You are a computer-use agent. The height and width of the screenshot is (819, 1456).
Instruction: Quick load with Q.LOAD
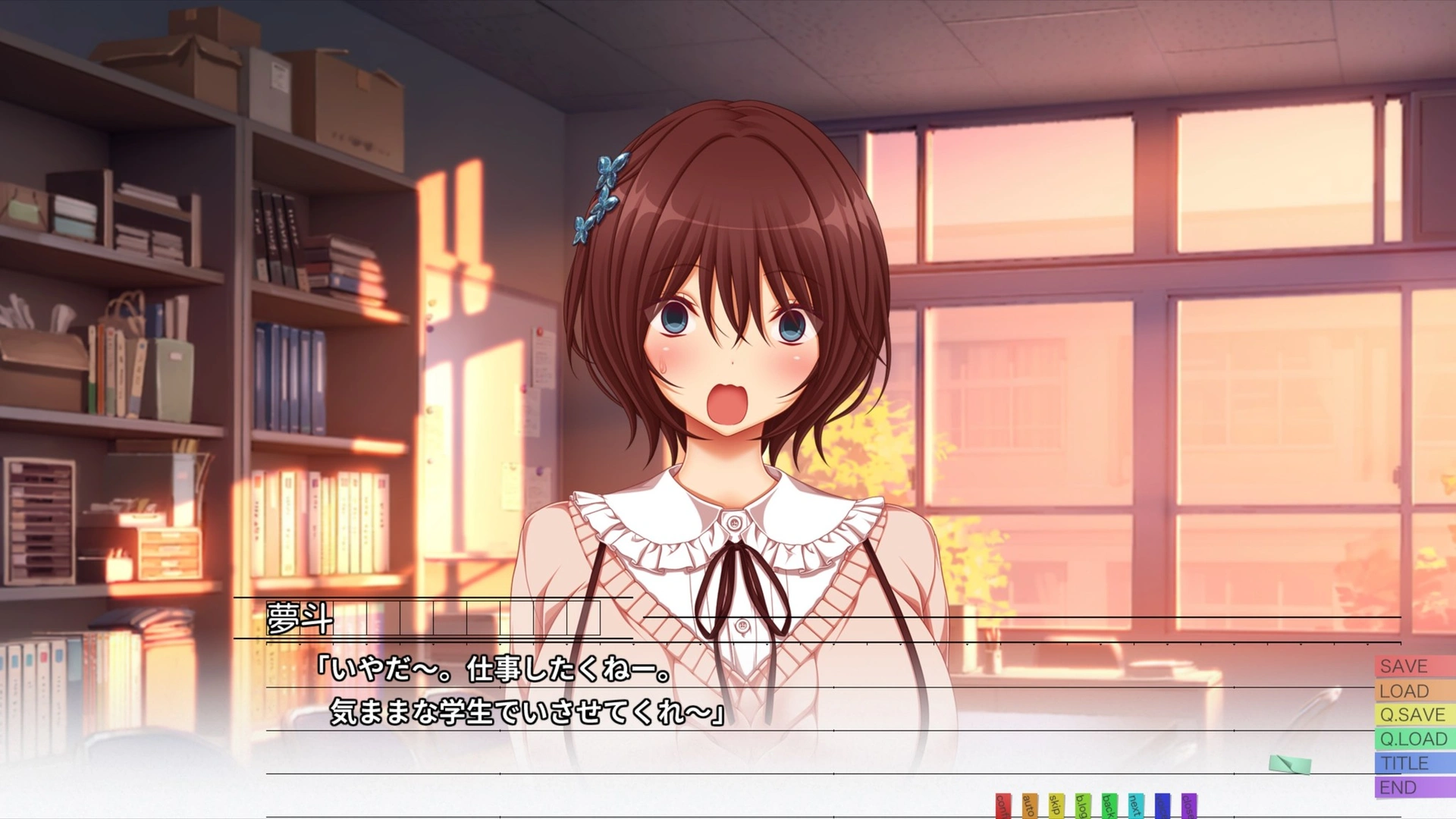click(1412, 739)
